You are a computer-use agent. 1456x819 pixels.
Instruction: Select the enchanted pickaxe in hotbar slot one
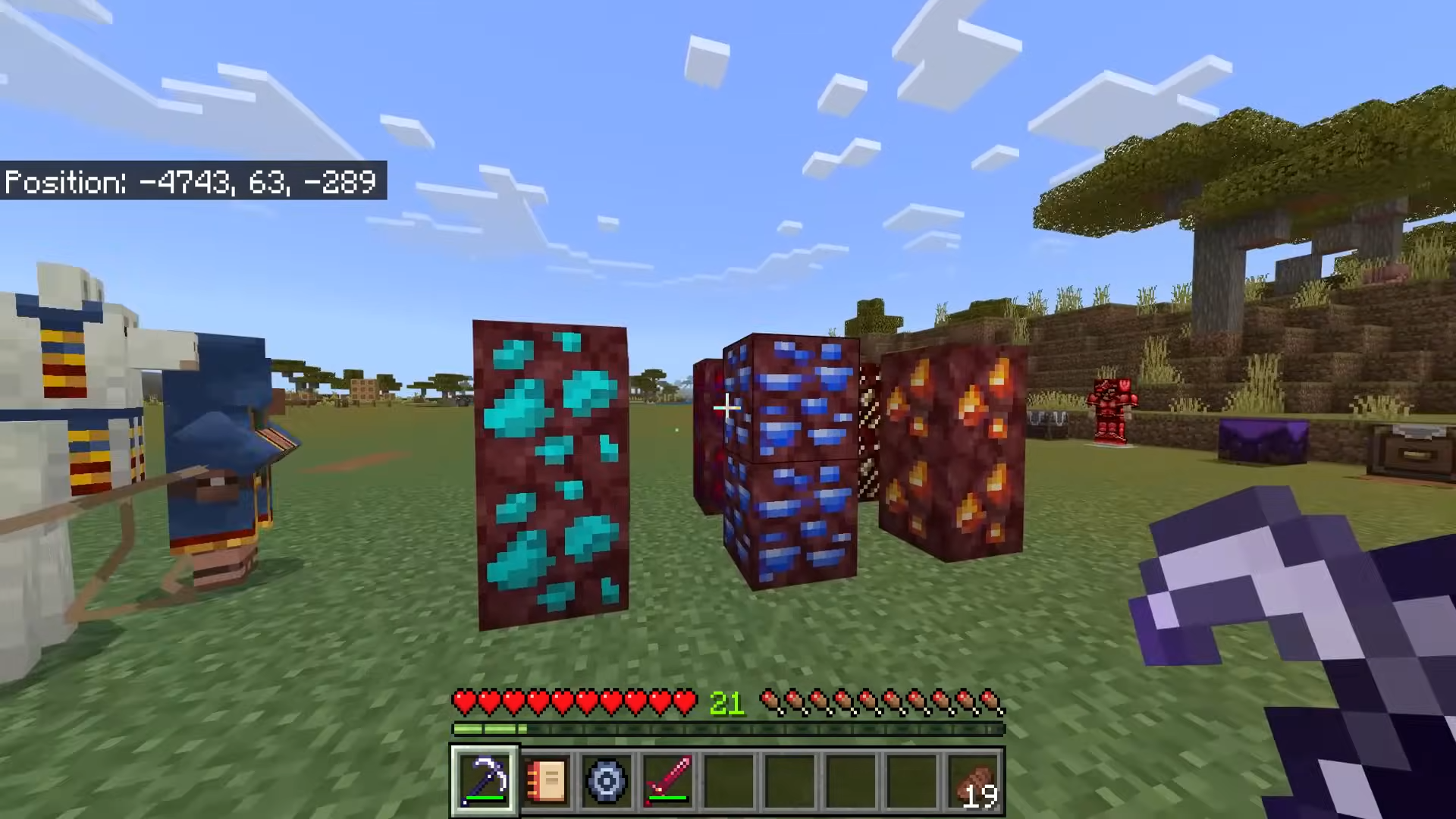point(485,781)
